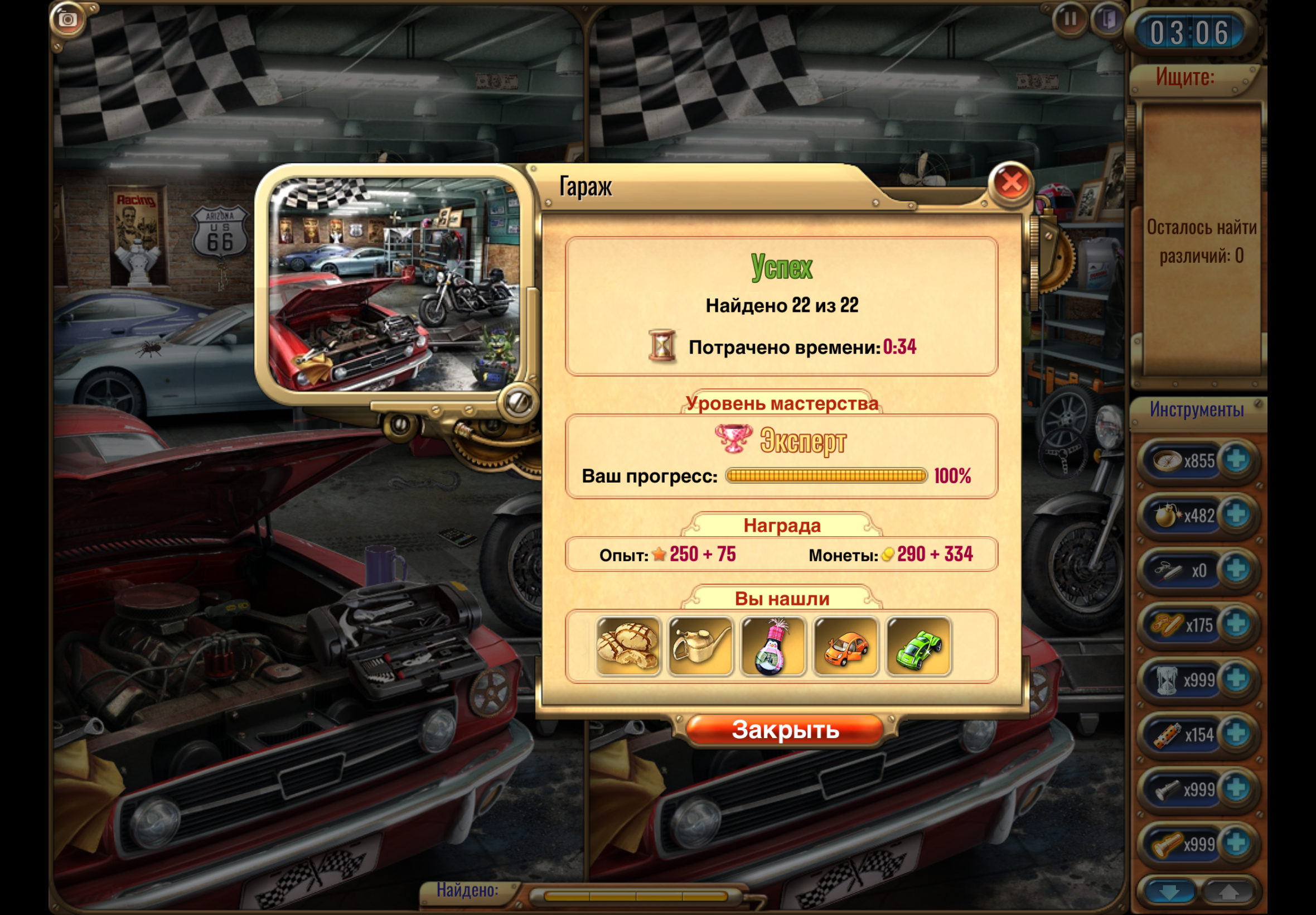The height and width of the screenshot is (915, 1316).
Task: Click the red Закрыть button
Action: click(785, 730)
